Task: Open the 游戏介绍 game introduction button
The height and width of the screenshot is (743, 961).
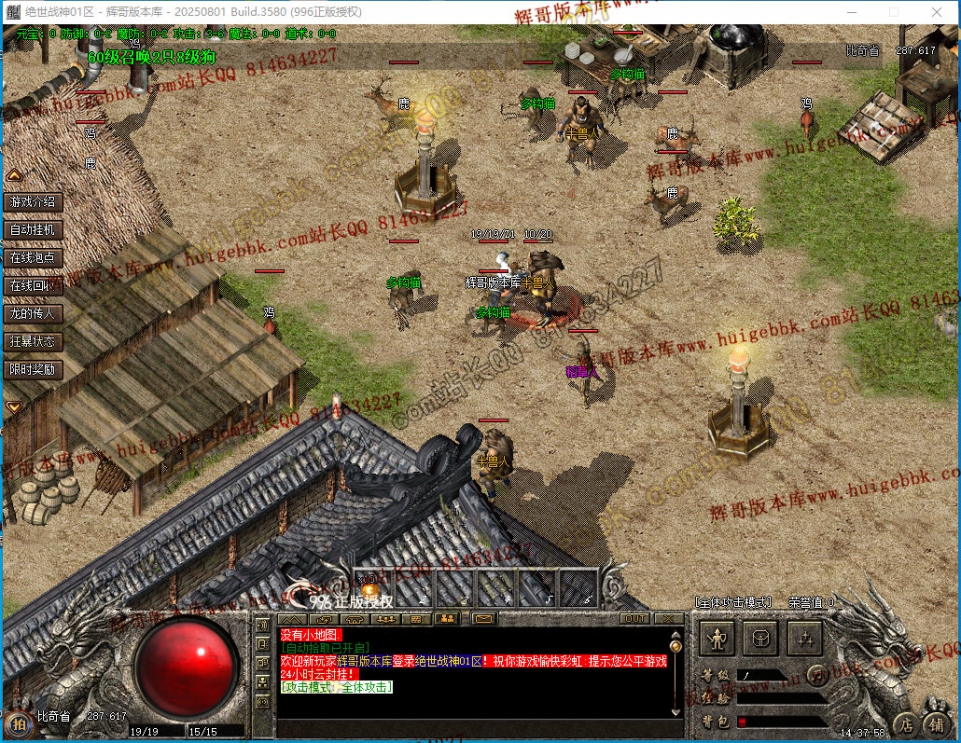Action: click(x=35, y=202)
